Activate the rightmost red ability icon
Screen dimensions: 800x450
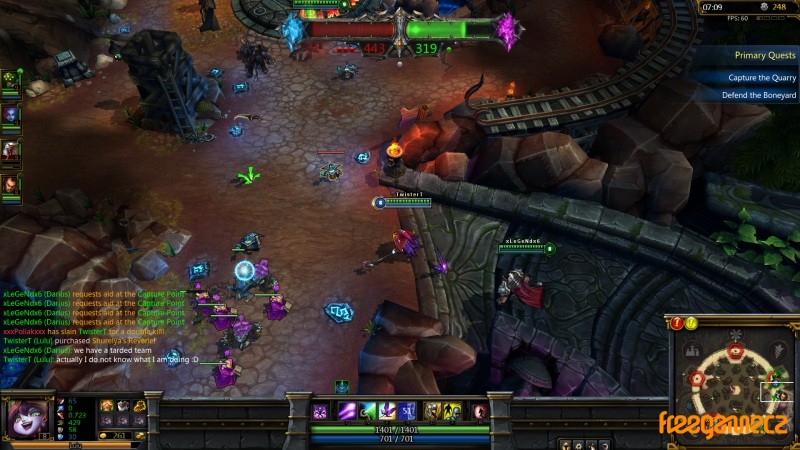pos(480,411)
